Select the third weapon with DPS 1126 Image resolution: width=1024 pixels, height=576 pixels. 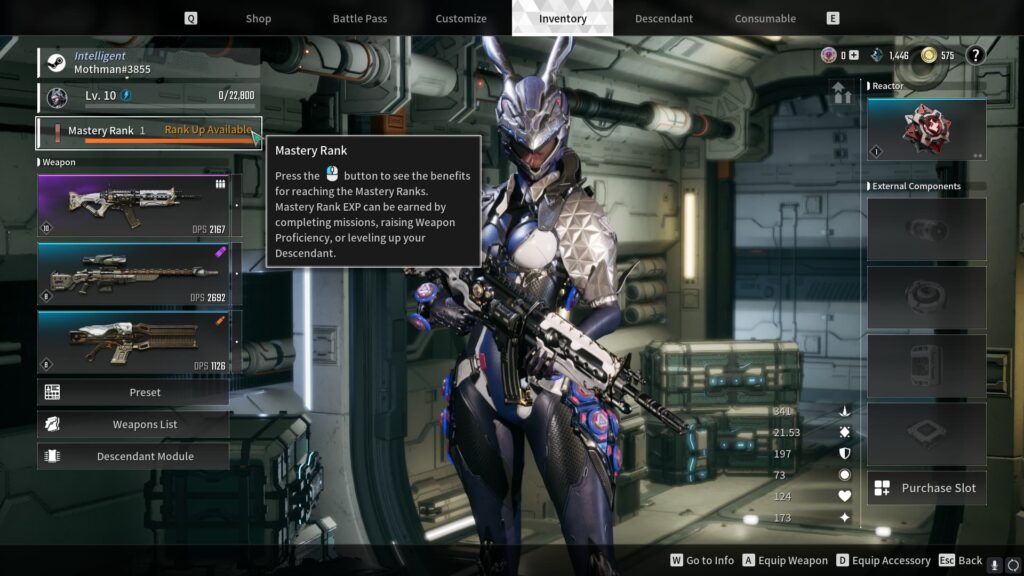[134, 342]
